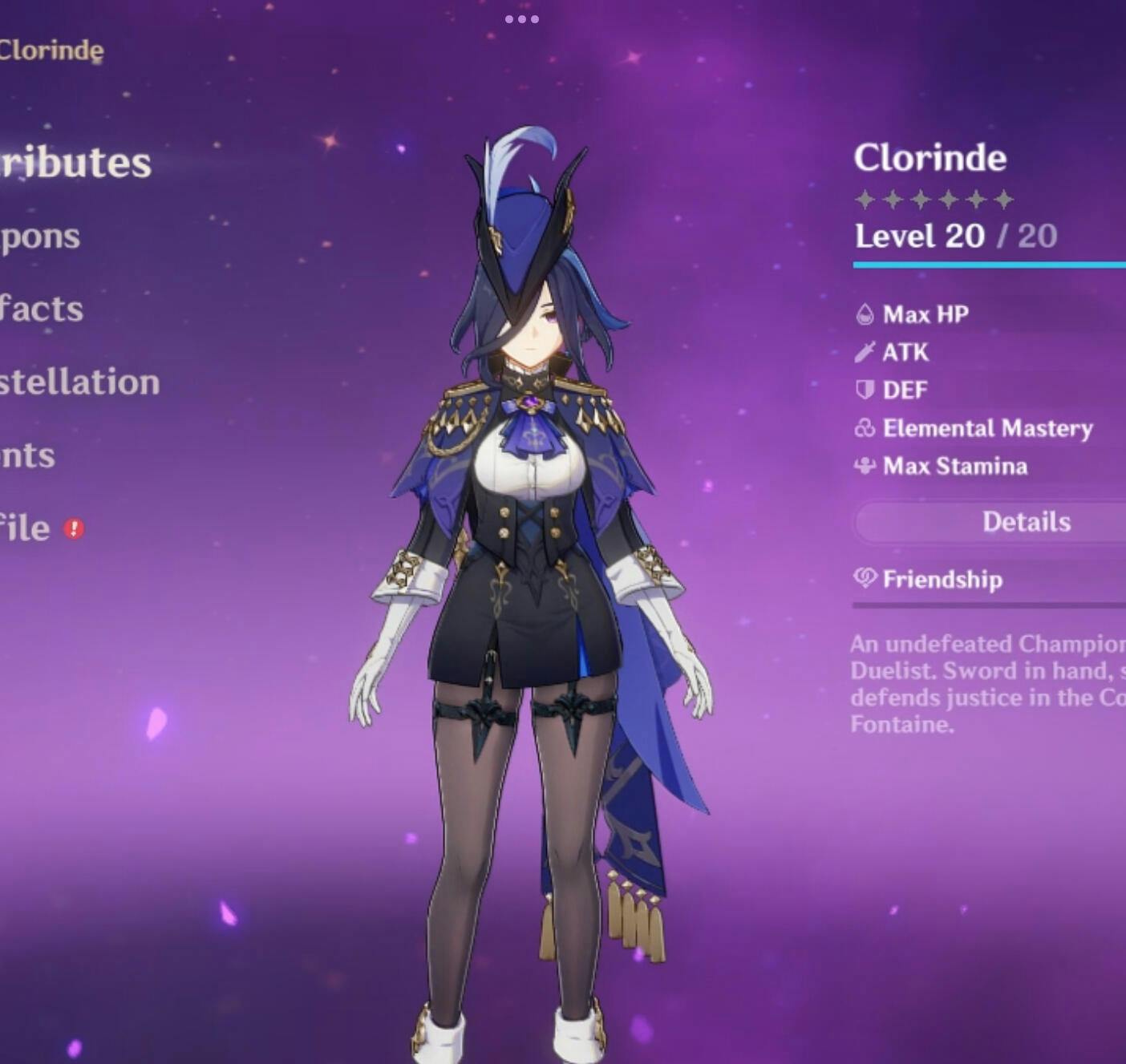This screenshot has height=1064, width=1126.
Task: Select the Artifacts tab
Action: click(42, 309)
